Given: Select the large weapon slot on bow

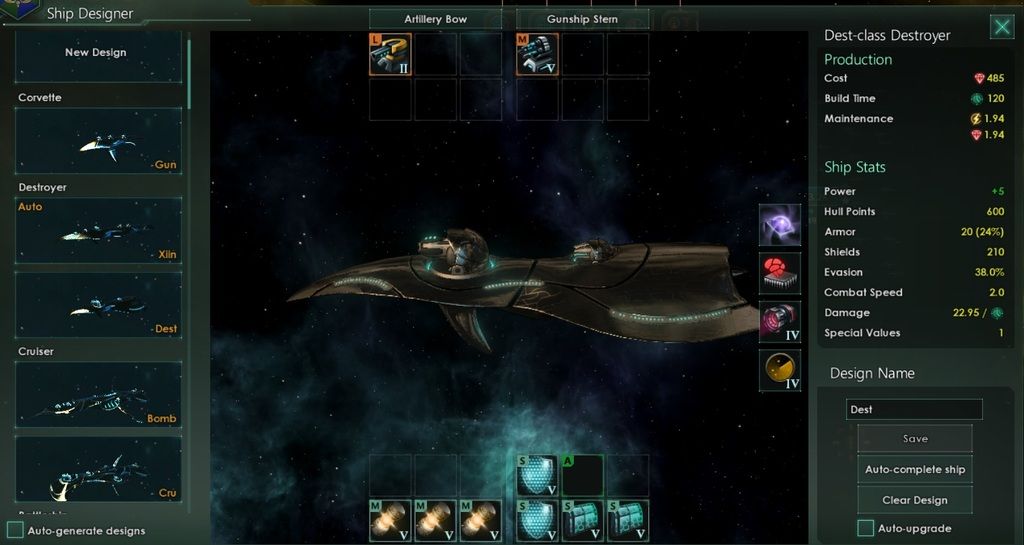Looking at the screenshot, I should tap(390, 54).
